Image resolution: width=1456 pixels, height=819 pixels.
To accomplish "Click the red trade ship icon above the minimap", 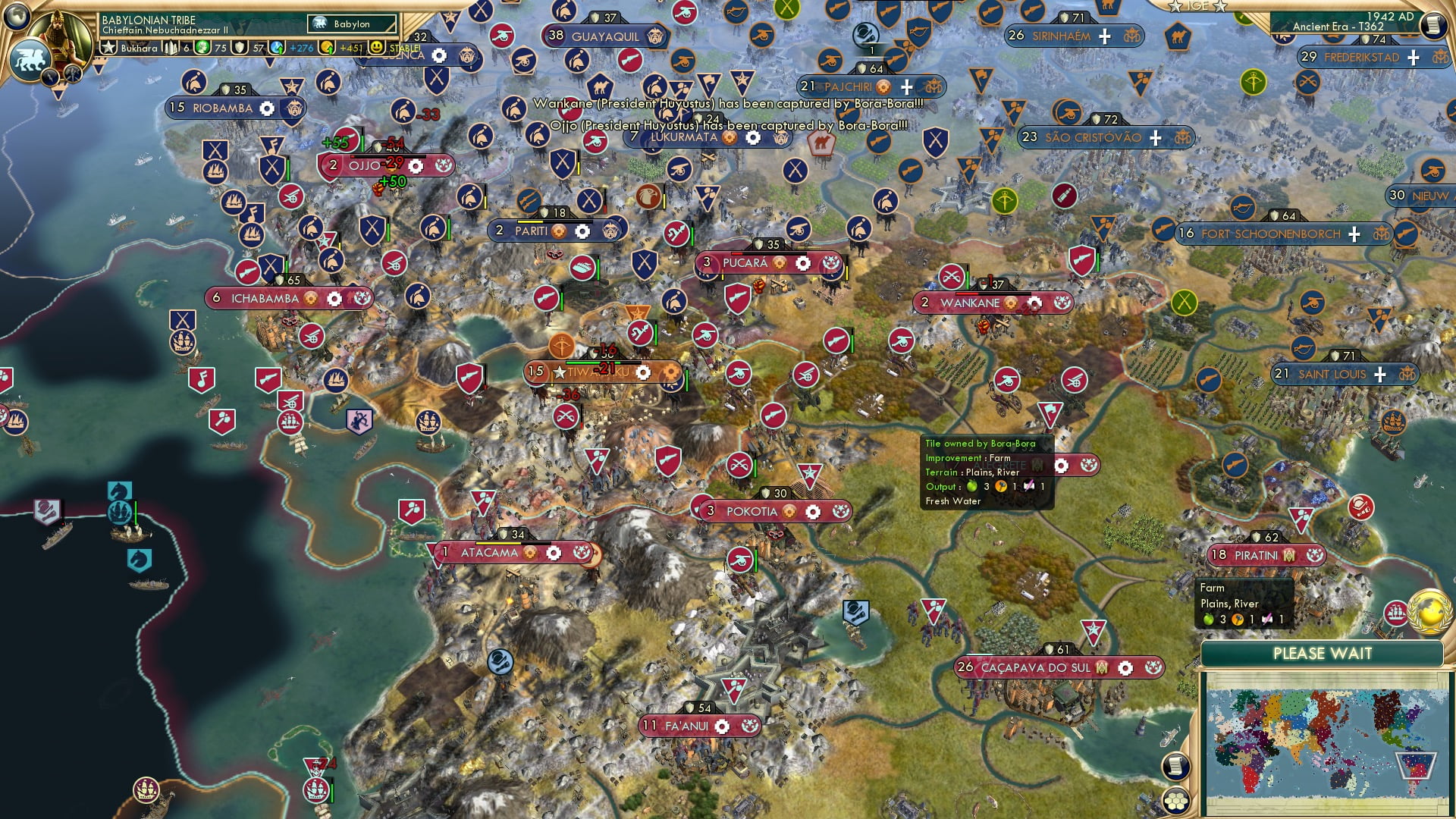I will tap(1394, 612).
